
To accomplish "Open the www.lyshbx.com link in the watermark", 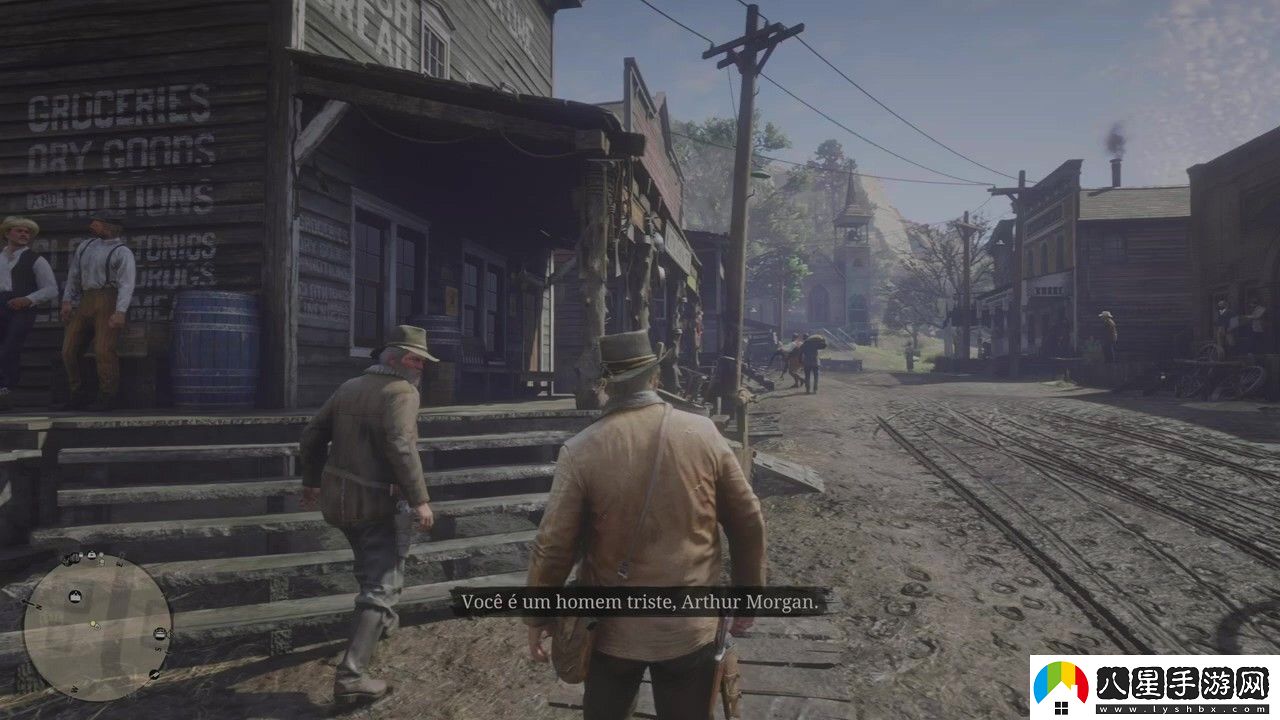I will 1180,709.
